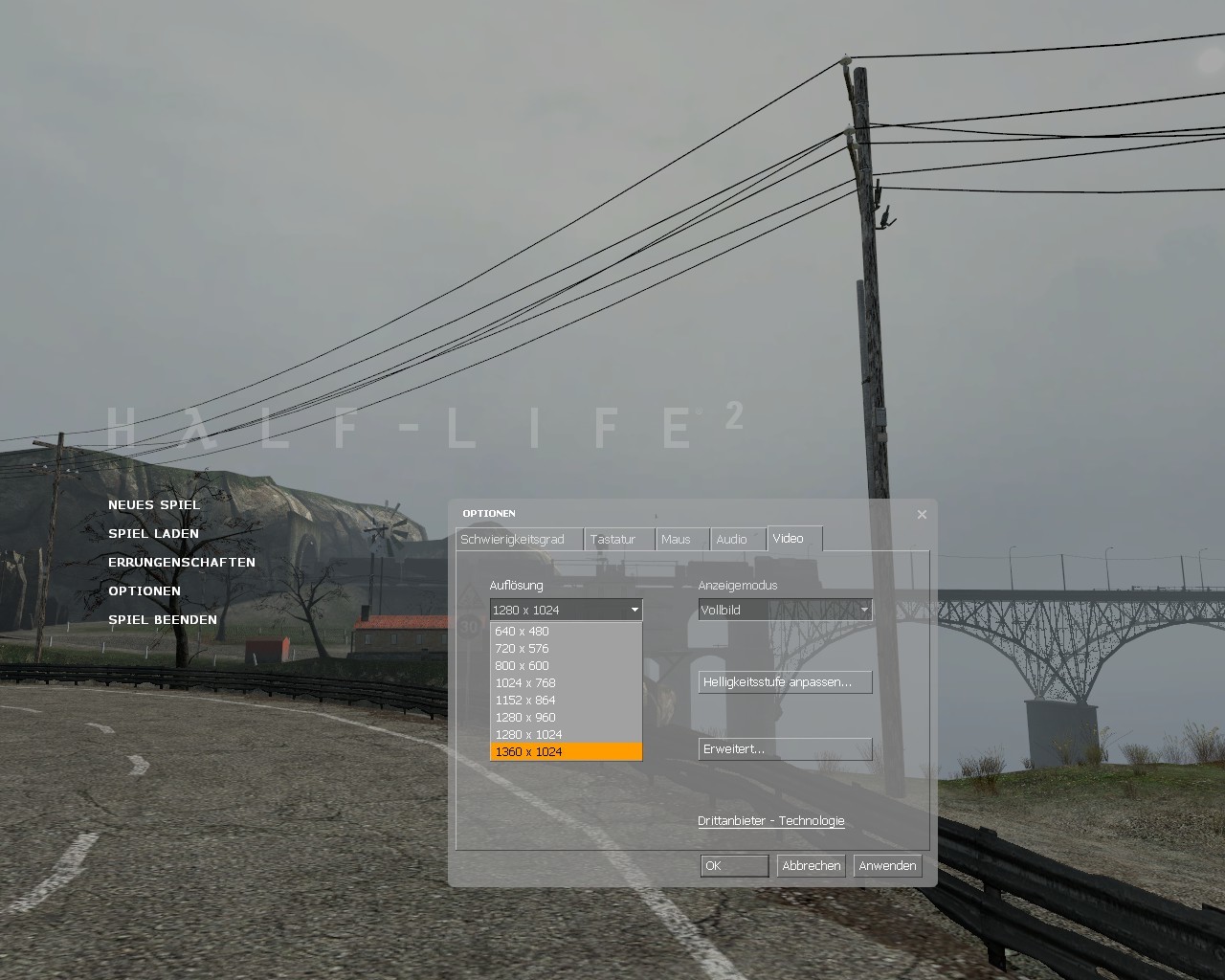Image resolution: width=1225 pixels, height=980 pixels.
Task: Apply changes with Anwenden
Action: 887,865
